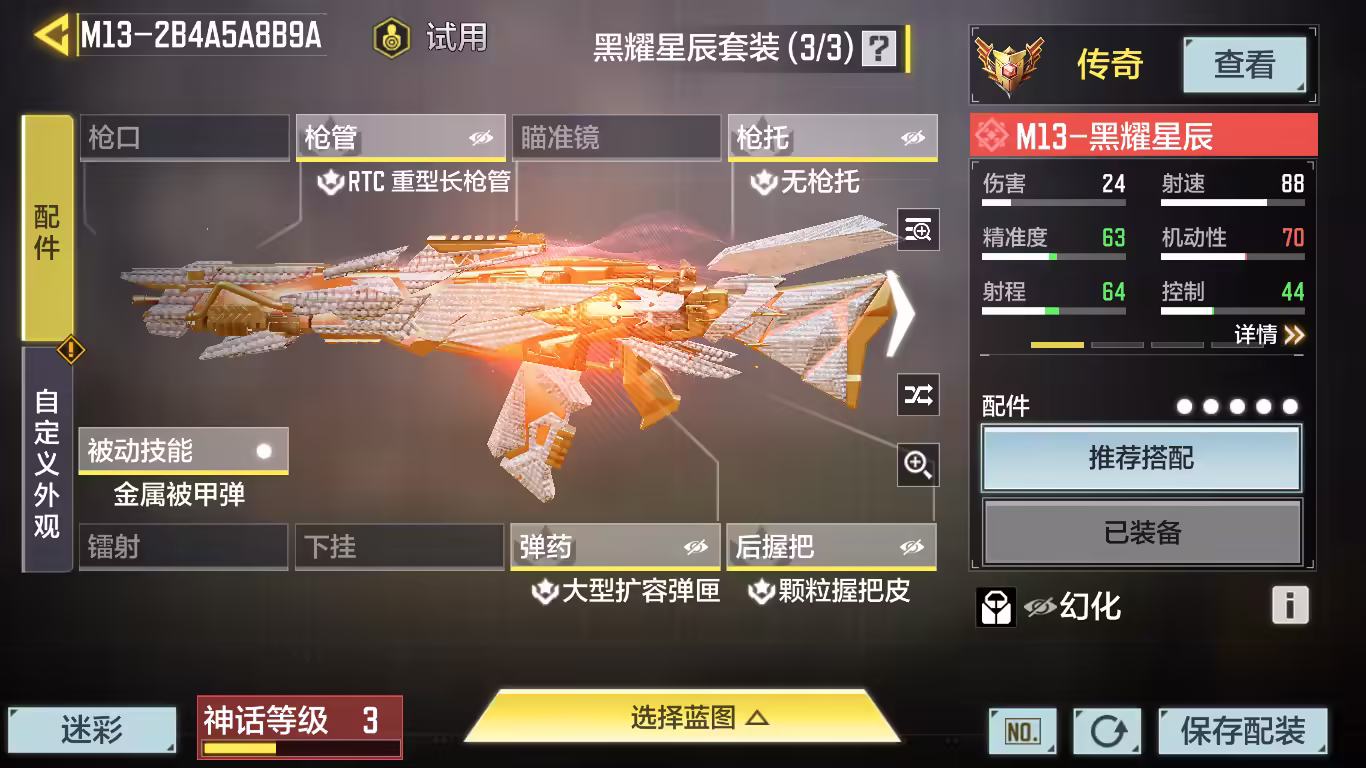The image size is (1366, 768).
Task: Switch to the 配件 attachments tab
Action: pos(47,230)
